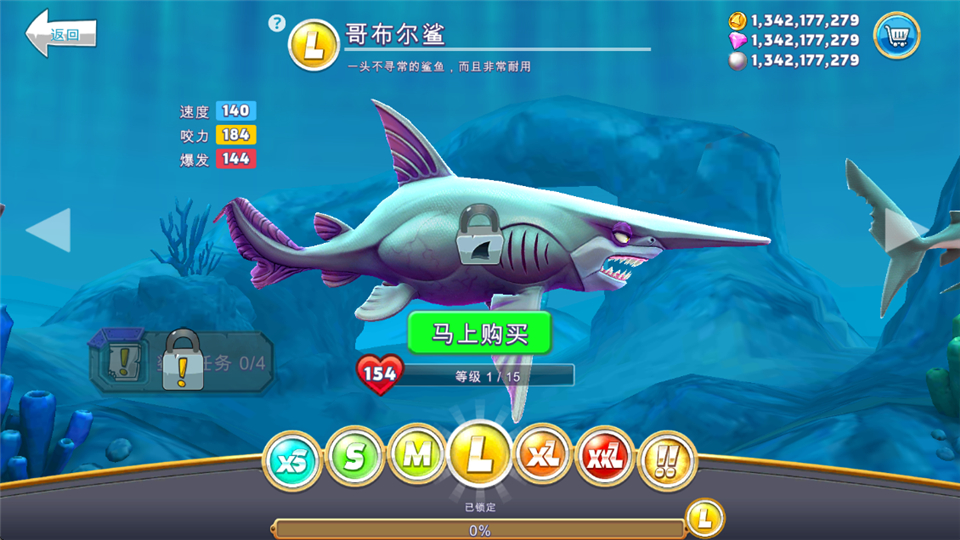
Task: Select the !! special shark category
Action: 667,459
